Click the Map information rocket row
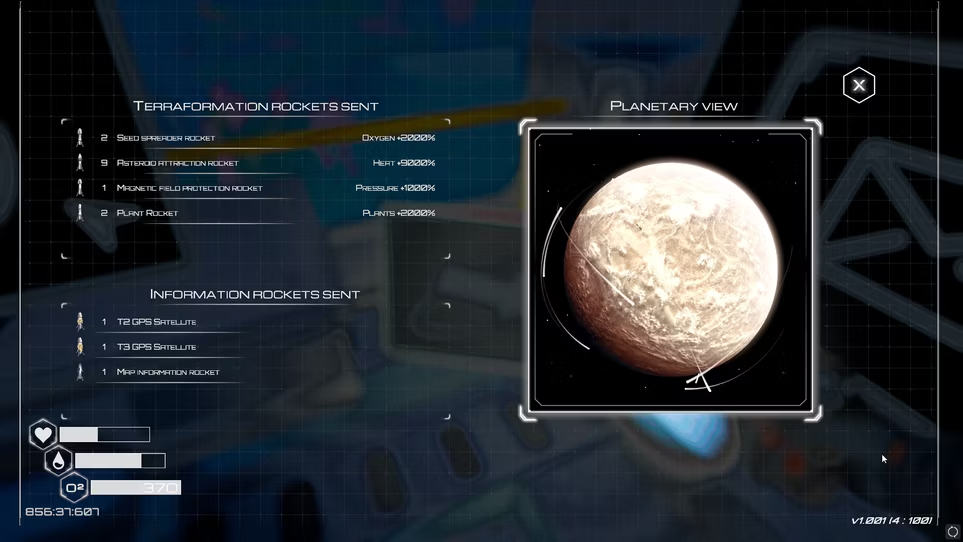Screen dimensions: 963x542 tap(167, 372)
